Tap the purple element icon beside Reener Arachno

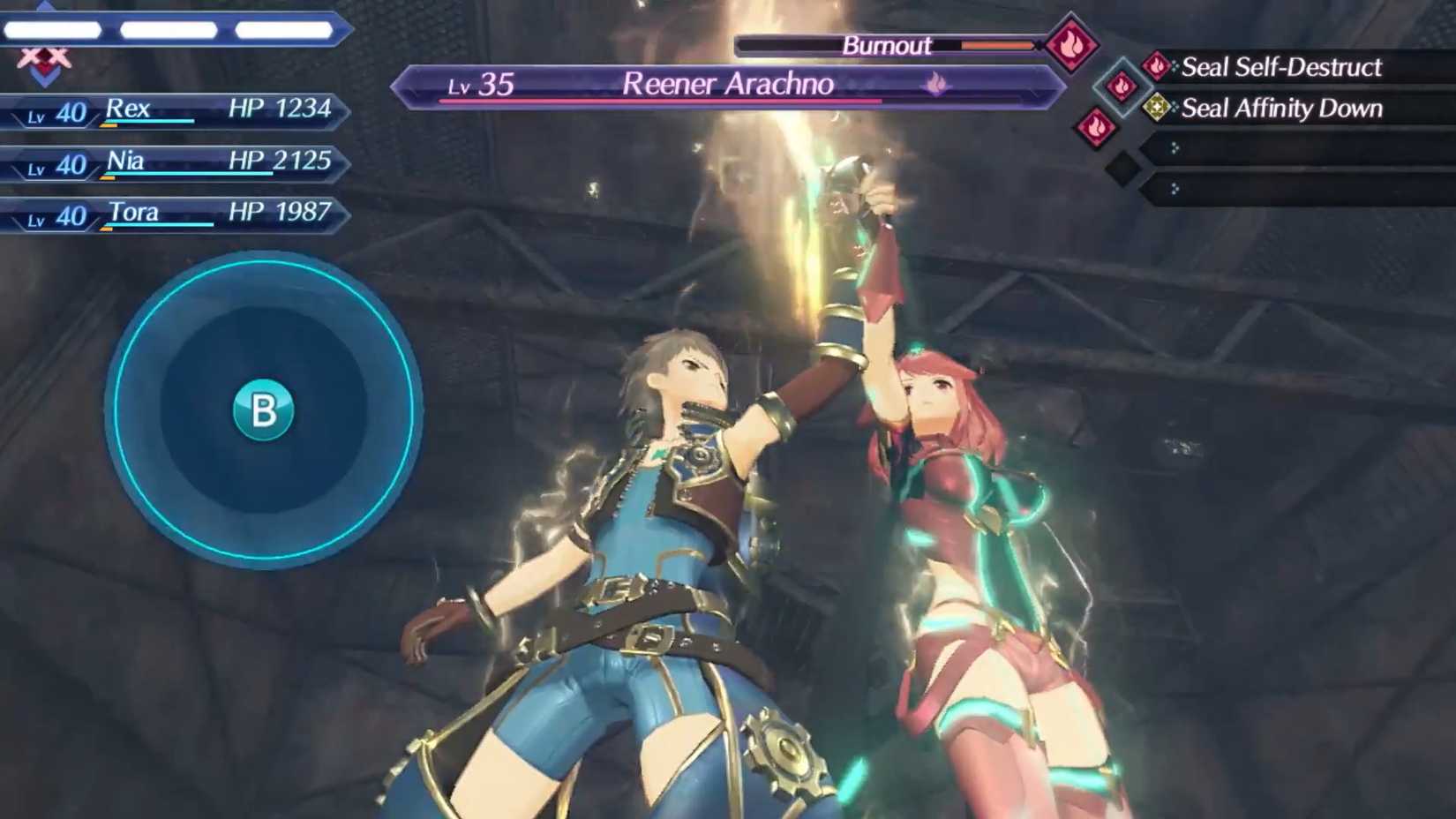[935, 80]
